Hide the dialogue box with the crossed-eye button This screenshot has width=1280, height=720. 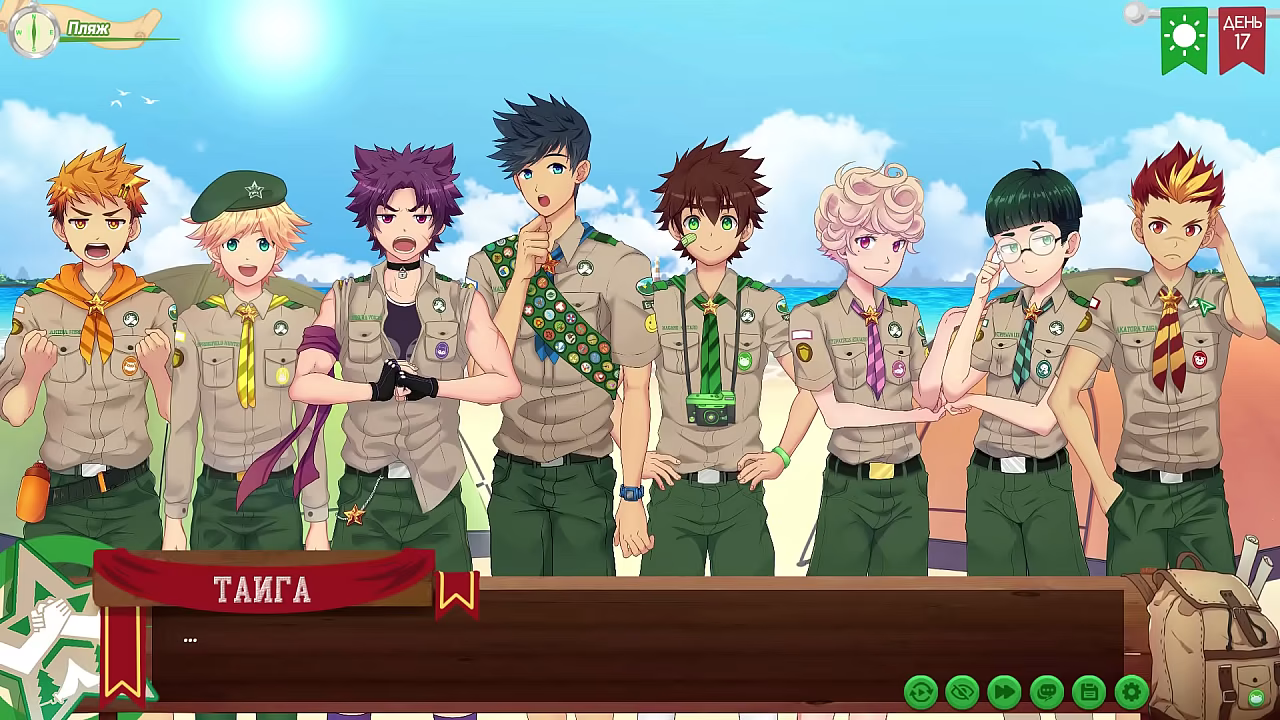tap(962, 691)
